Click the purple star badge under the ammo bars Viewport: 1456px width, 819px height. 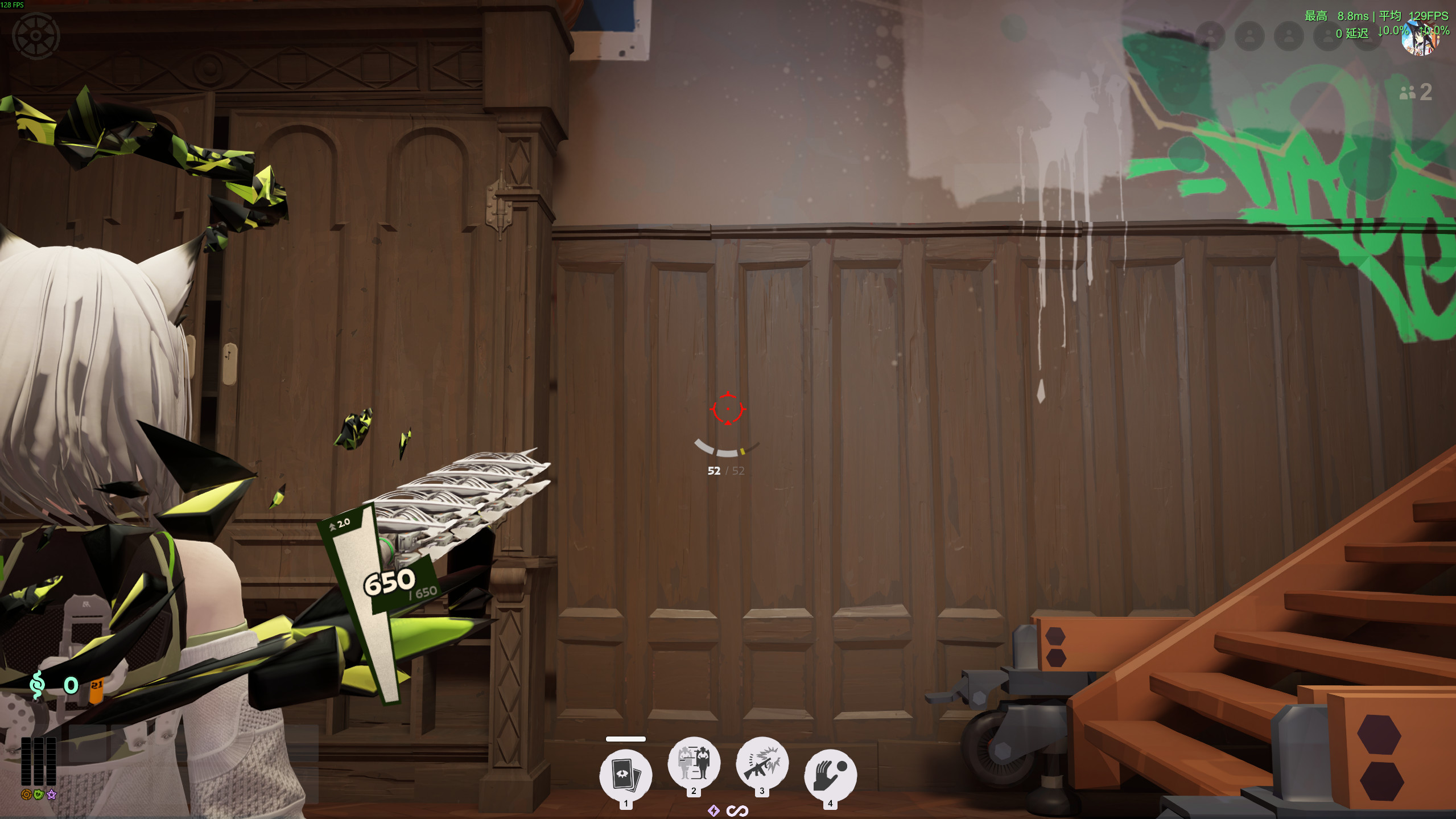pos(51,795)
